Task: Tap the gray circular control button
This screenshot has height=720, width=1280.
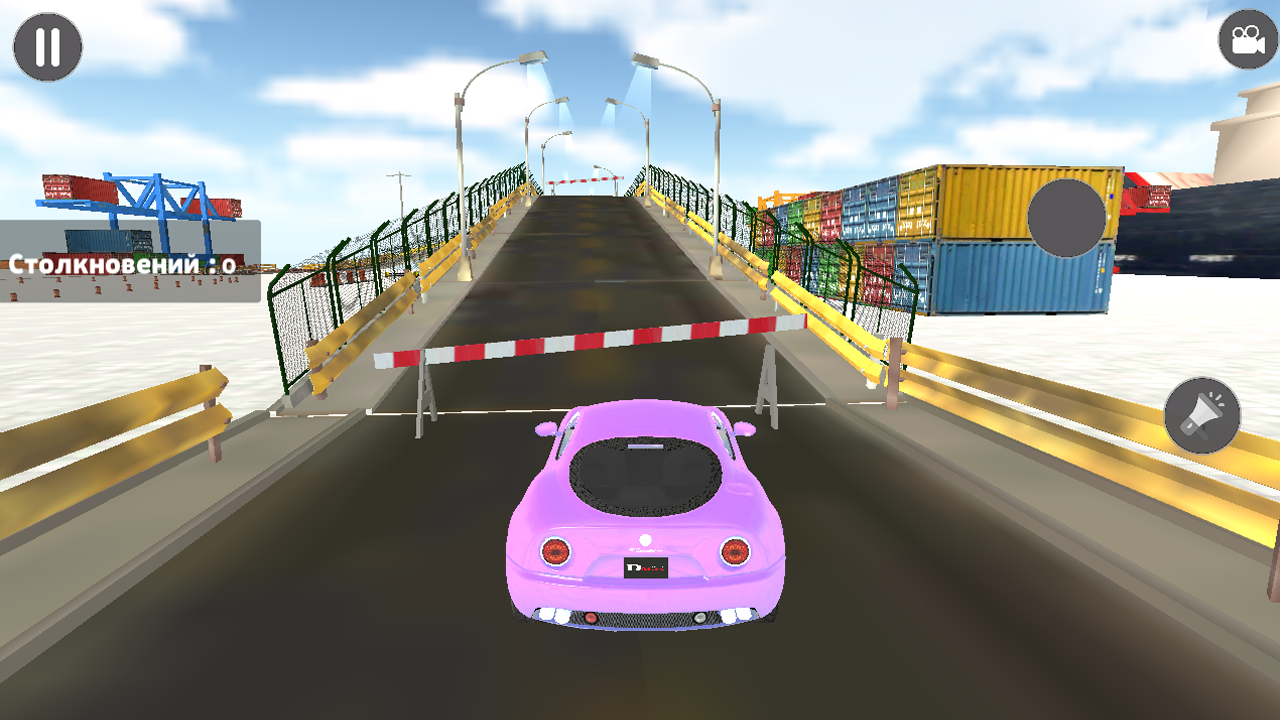Action: (1066, 219)
